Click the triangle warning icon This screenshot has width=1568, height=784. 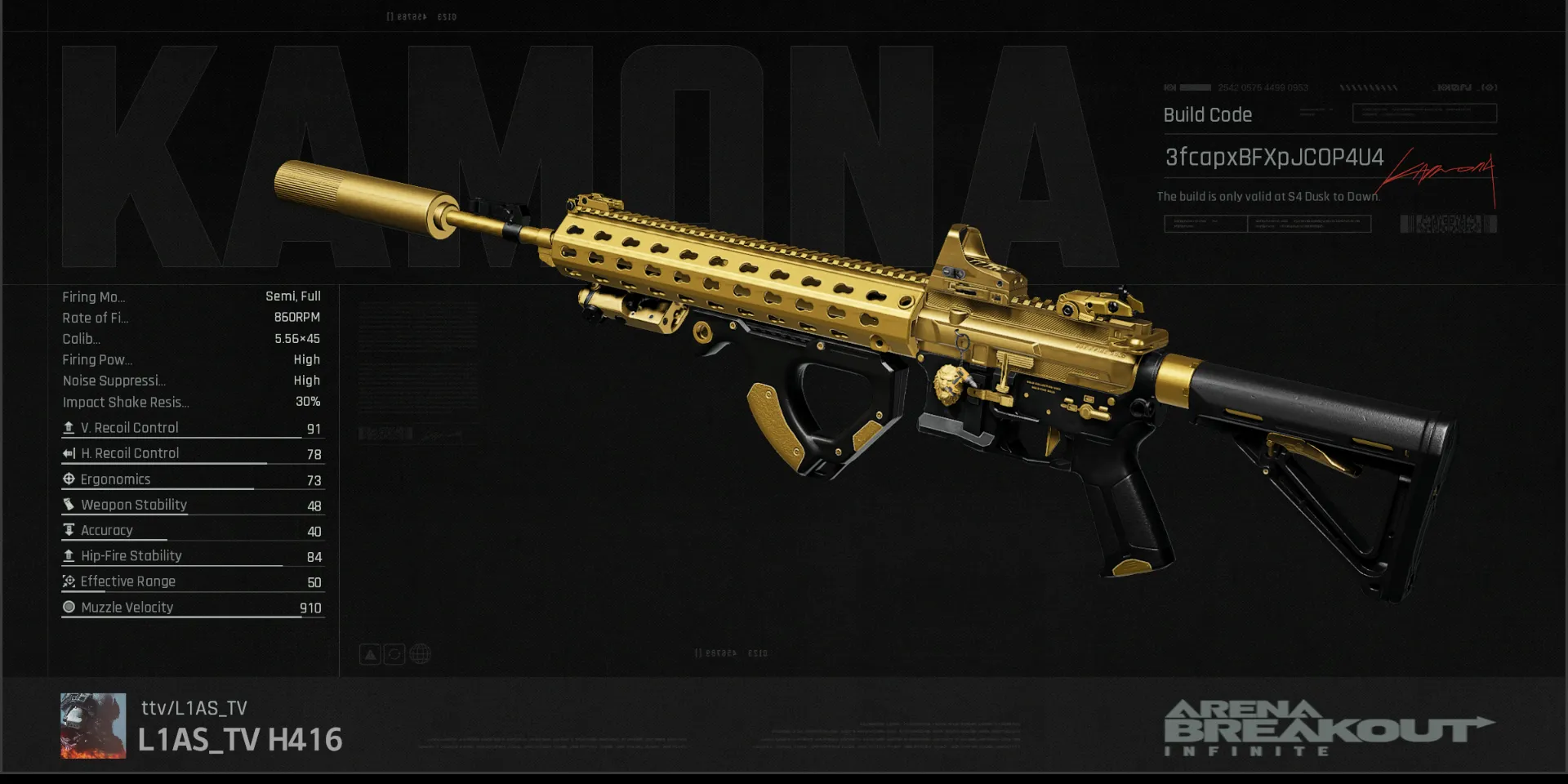tap(370, 654)
